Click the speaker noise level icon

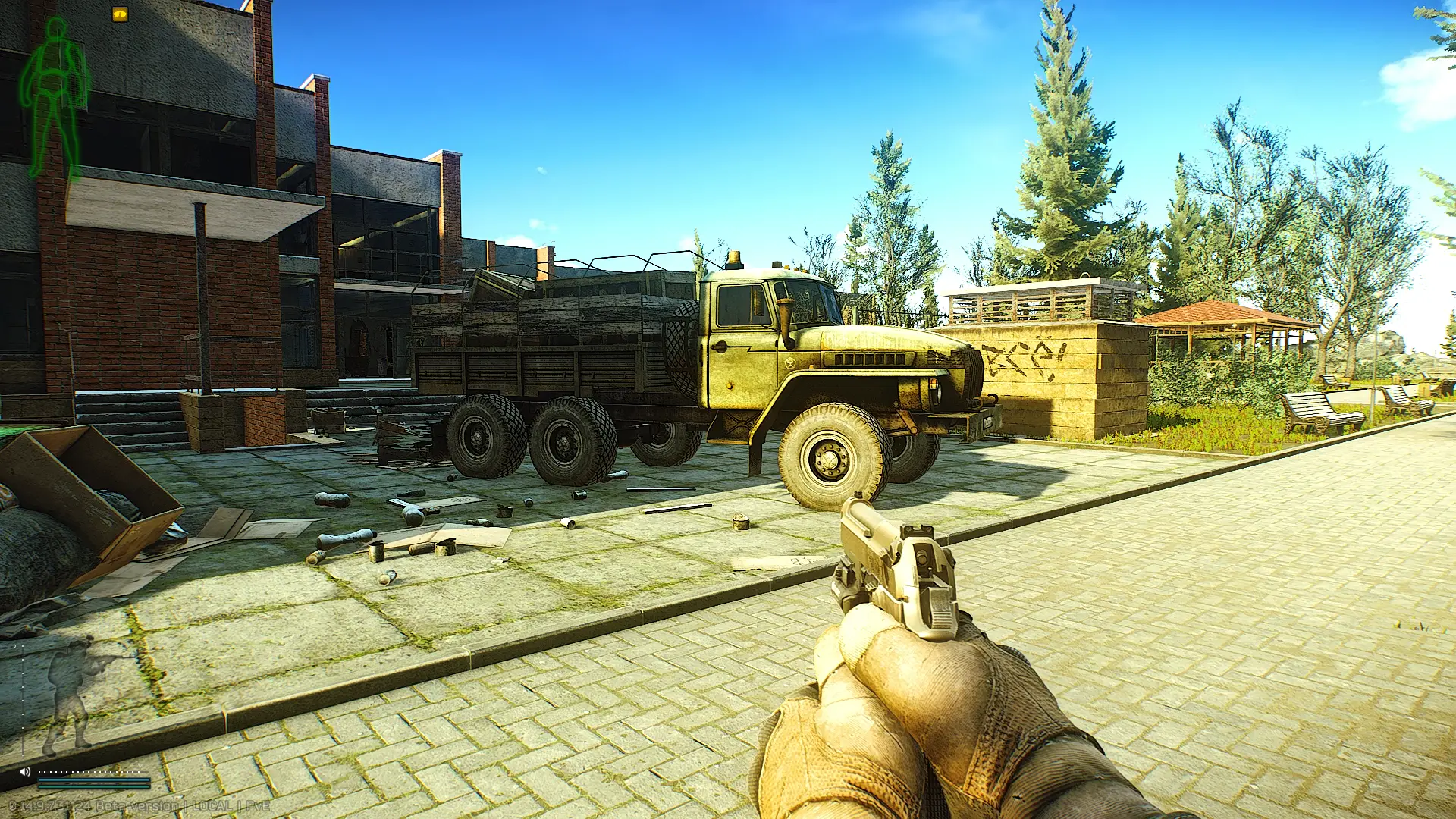[x=25, y=771]
